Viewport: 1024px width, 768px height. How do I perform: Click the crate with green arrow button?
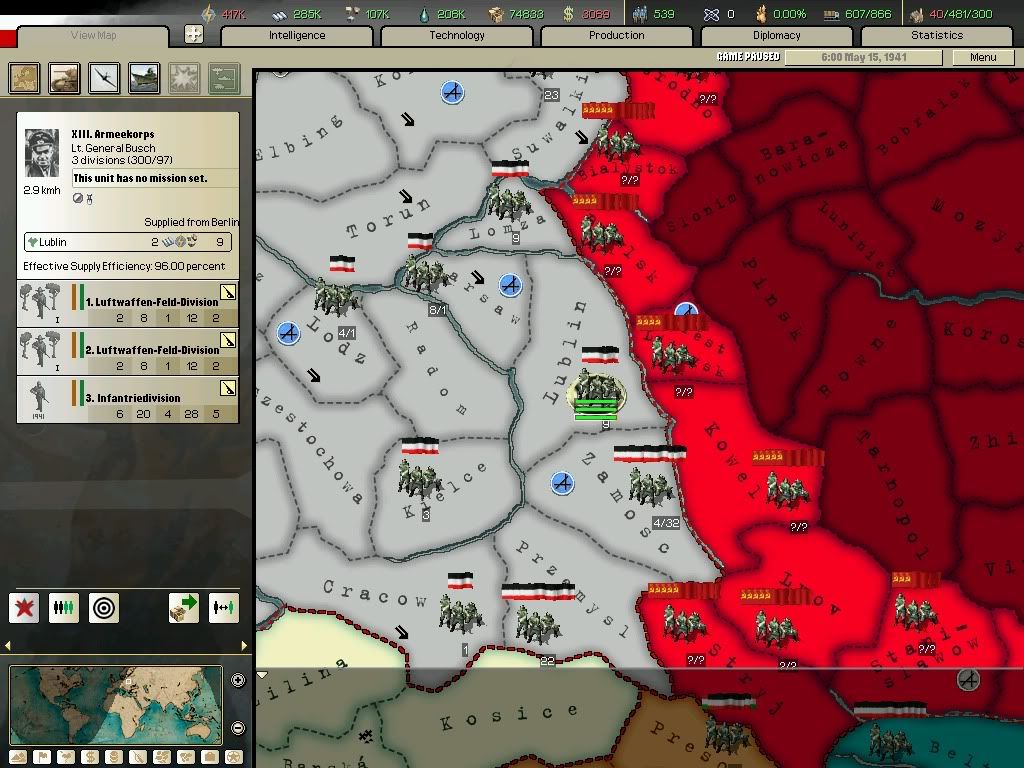coord(184,607)
